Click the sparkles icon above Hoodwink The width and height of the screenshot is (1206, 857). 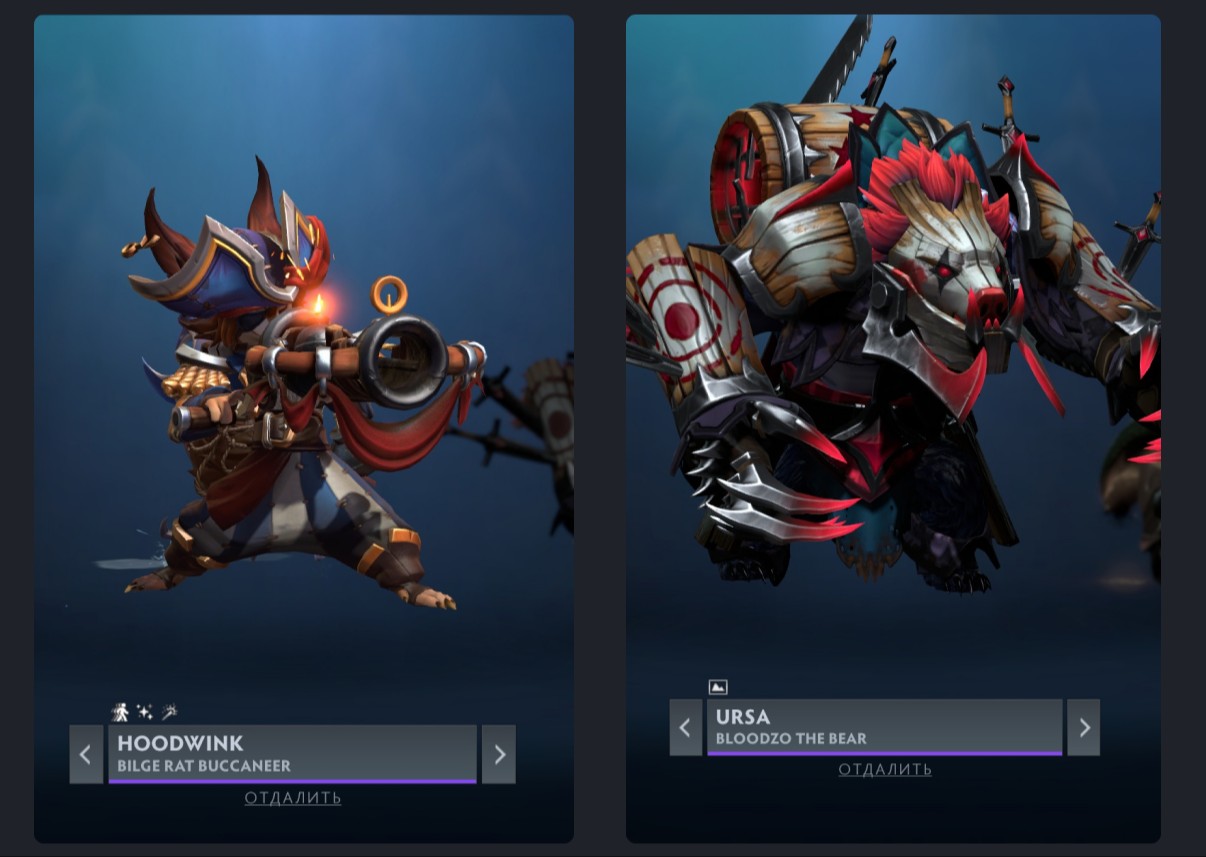tap(145, 712)
